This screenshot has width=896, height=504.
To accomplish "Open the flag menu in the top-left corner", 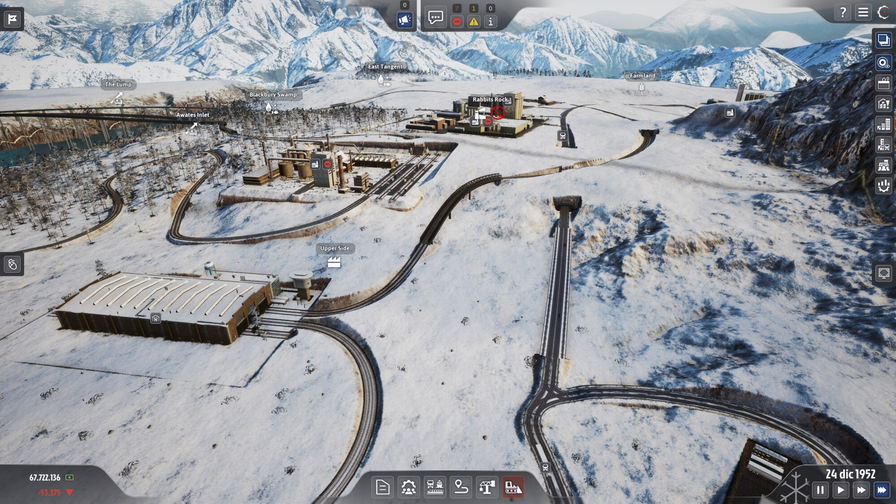I will pos(12,18).
